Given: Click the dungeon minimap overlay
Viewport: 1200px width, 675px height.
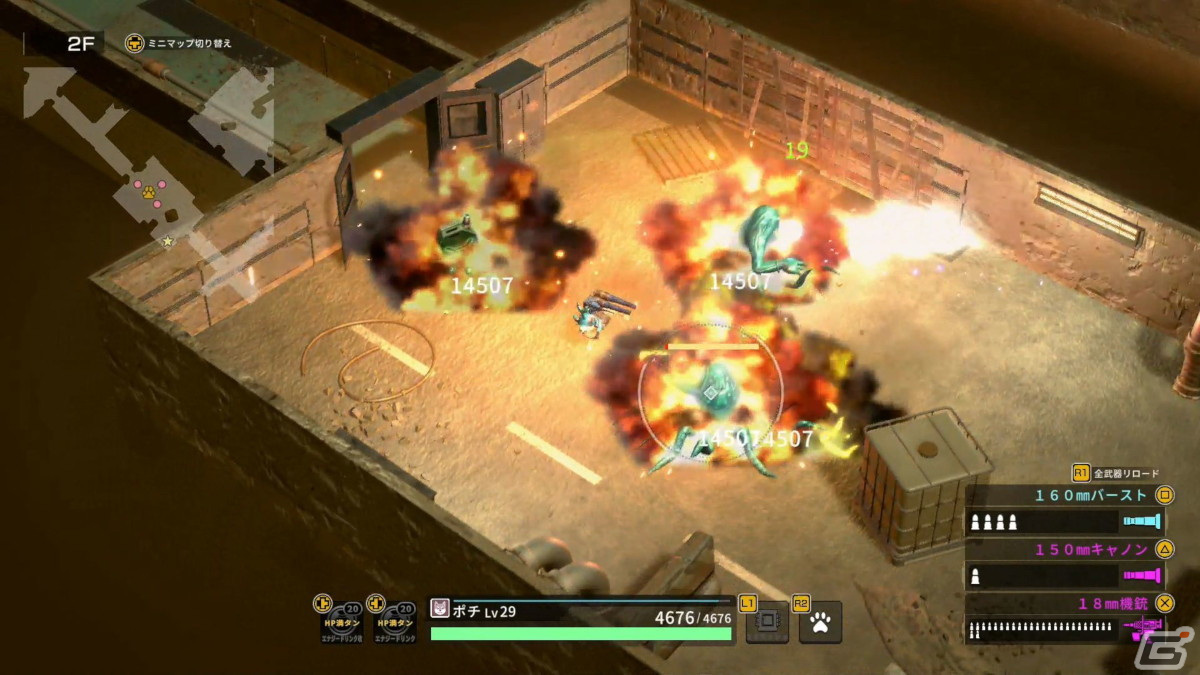Looking at the screenshot, I should 150,170.
